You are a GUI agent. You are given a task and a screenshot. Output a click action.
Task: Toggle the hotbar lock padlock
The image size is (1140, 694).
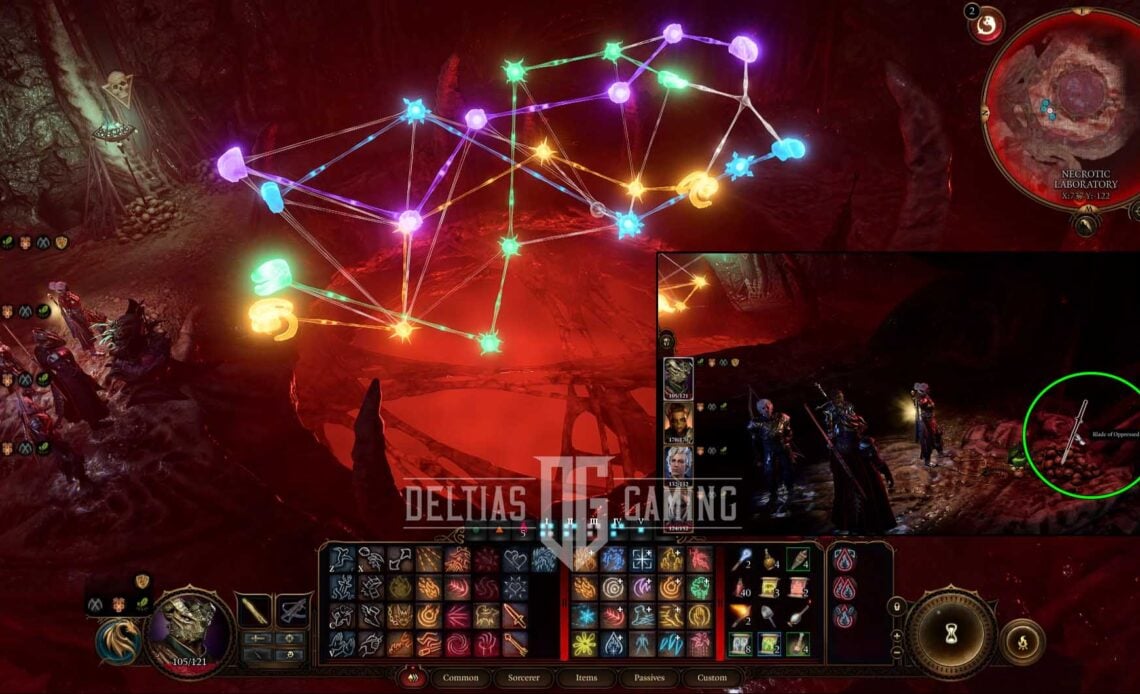[x=895, y=606]
